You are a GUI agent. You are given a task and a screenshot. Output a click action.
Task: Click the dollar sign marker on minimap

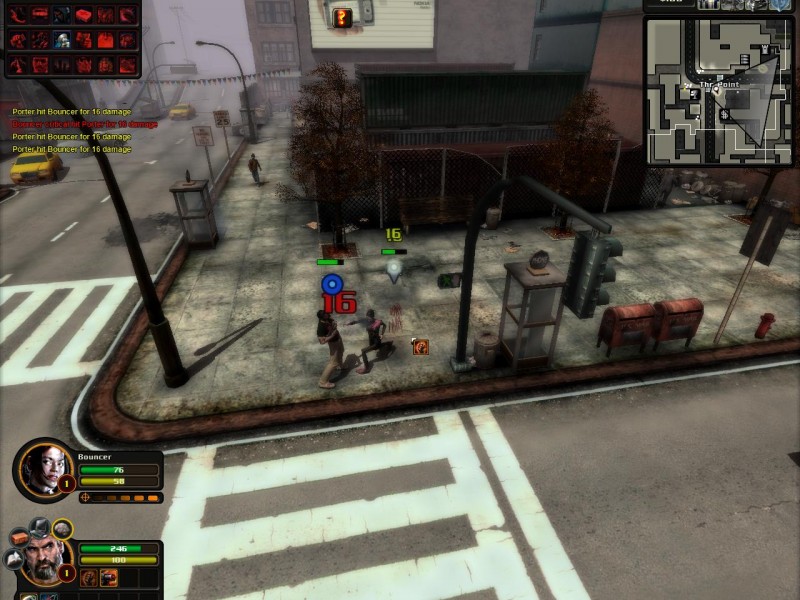[724, 115]
